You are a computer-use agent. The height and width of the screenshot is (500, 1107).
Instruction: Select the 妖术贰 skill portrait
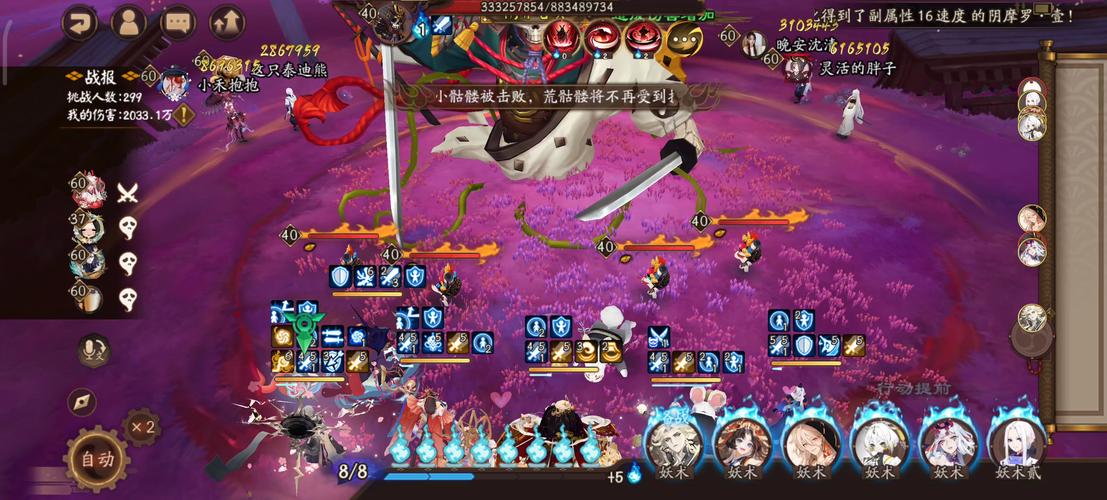click(1015, 443)
